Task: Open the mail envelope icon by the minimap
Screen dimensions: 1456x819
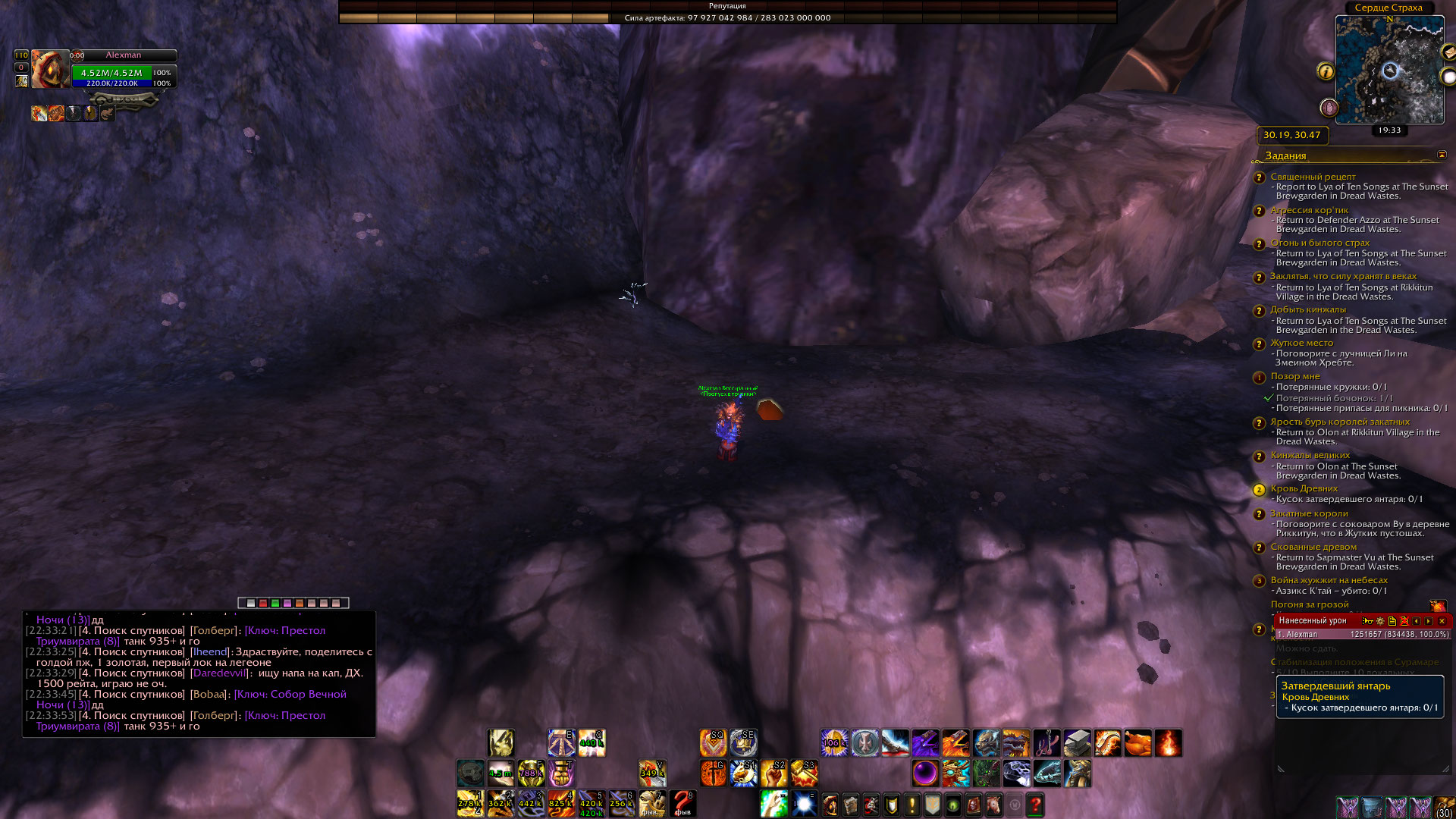Action: pyautogui.click(x=1448, y=53)
